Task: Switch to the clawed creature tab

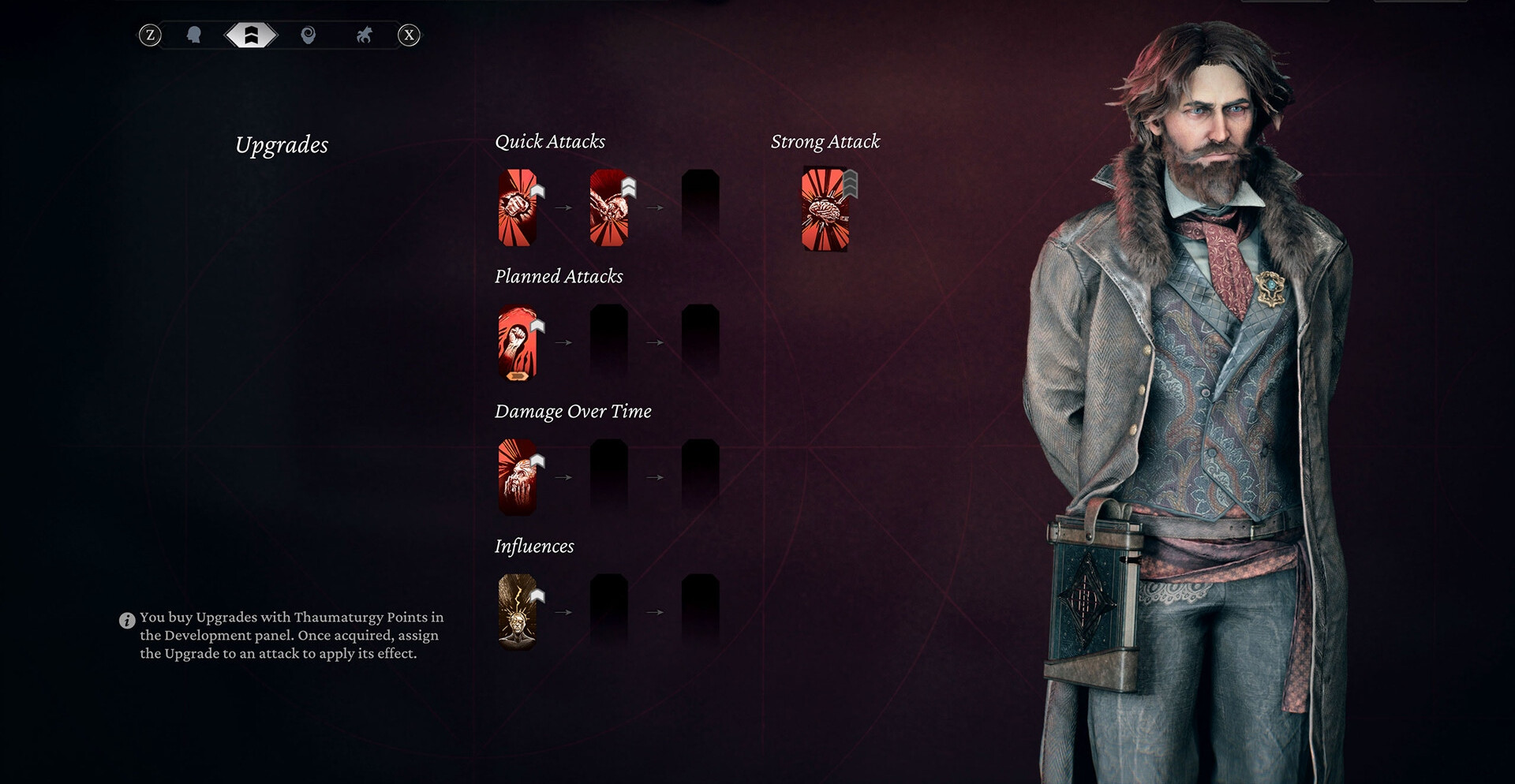Action: point(364,35)
